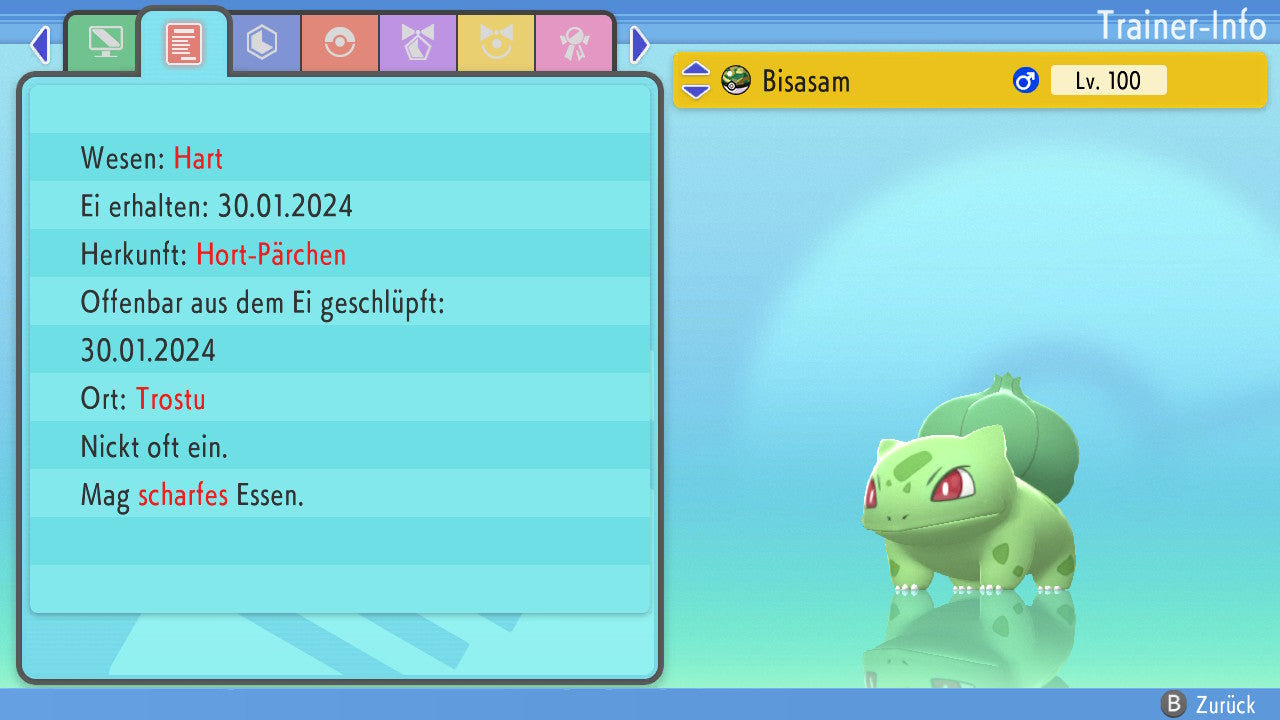Open the purple bow pentagon tab

(418, 43)
